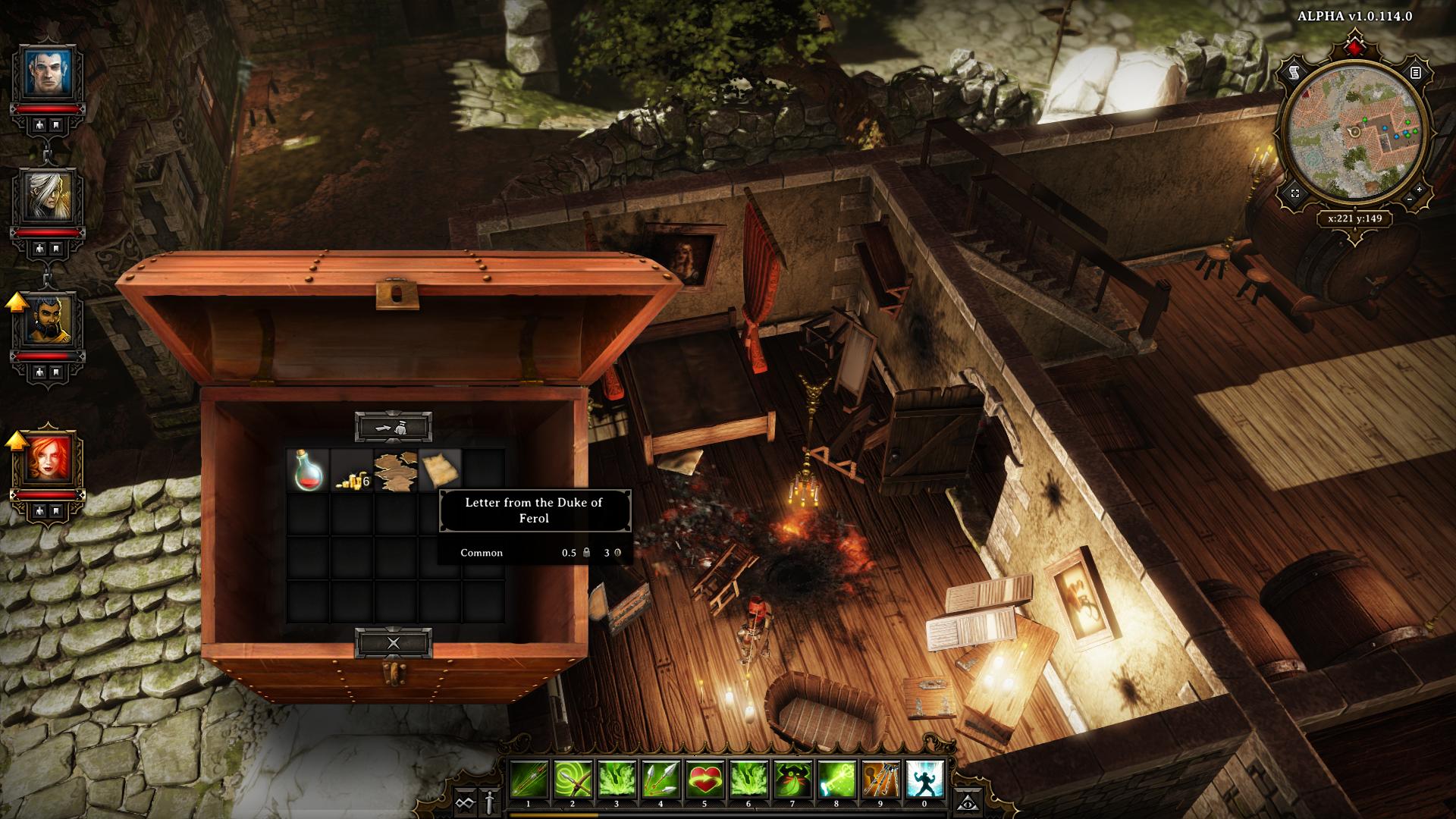Image resolution: width=1456 pixels, height=819 pixels.
Task: Use the glowing key skill in slot 8
Action: coord(836,780)
